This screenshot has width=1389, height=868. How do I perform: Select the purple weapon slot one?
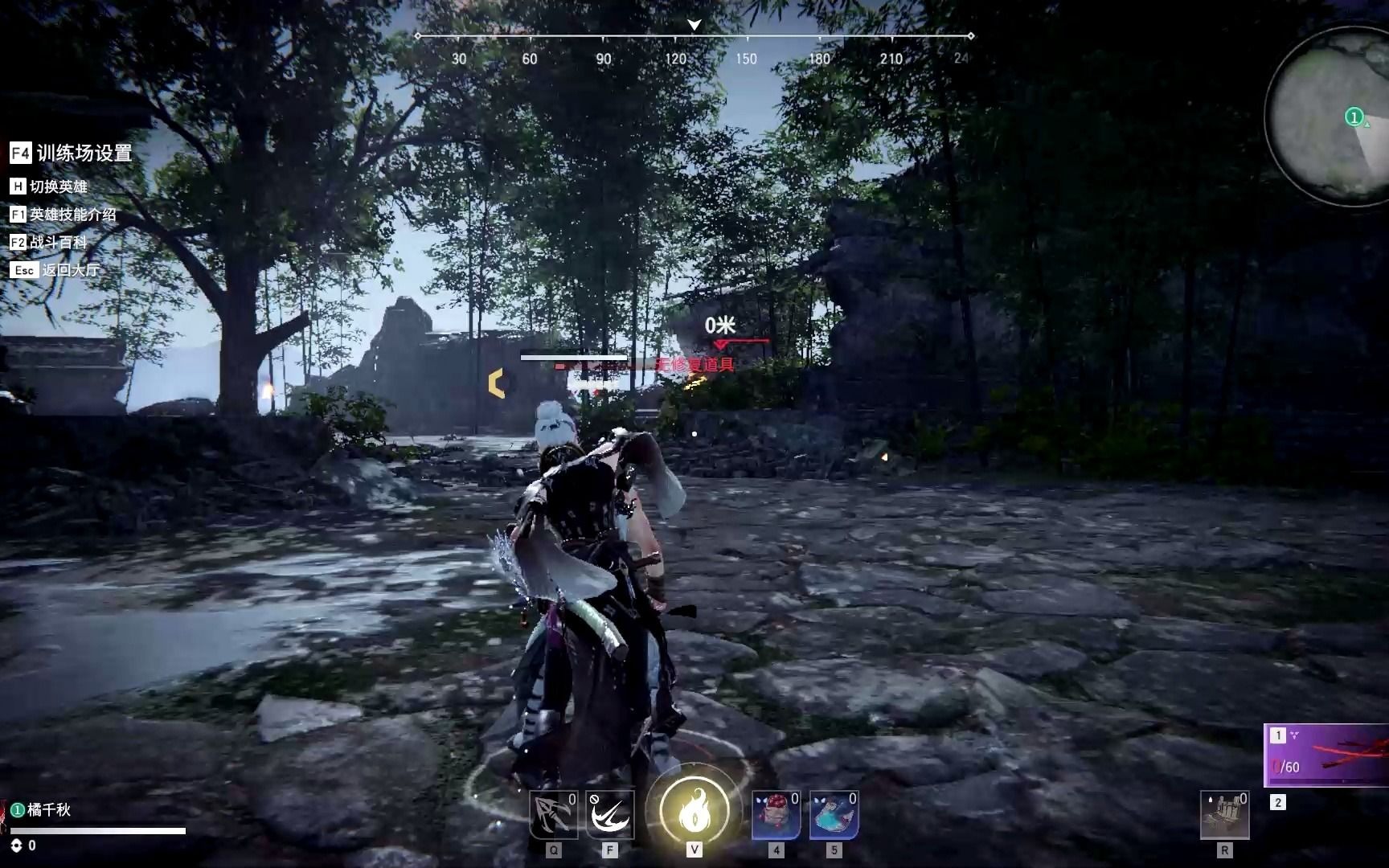(1328, 755)
